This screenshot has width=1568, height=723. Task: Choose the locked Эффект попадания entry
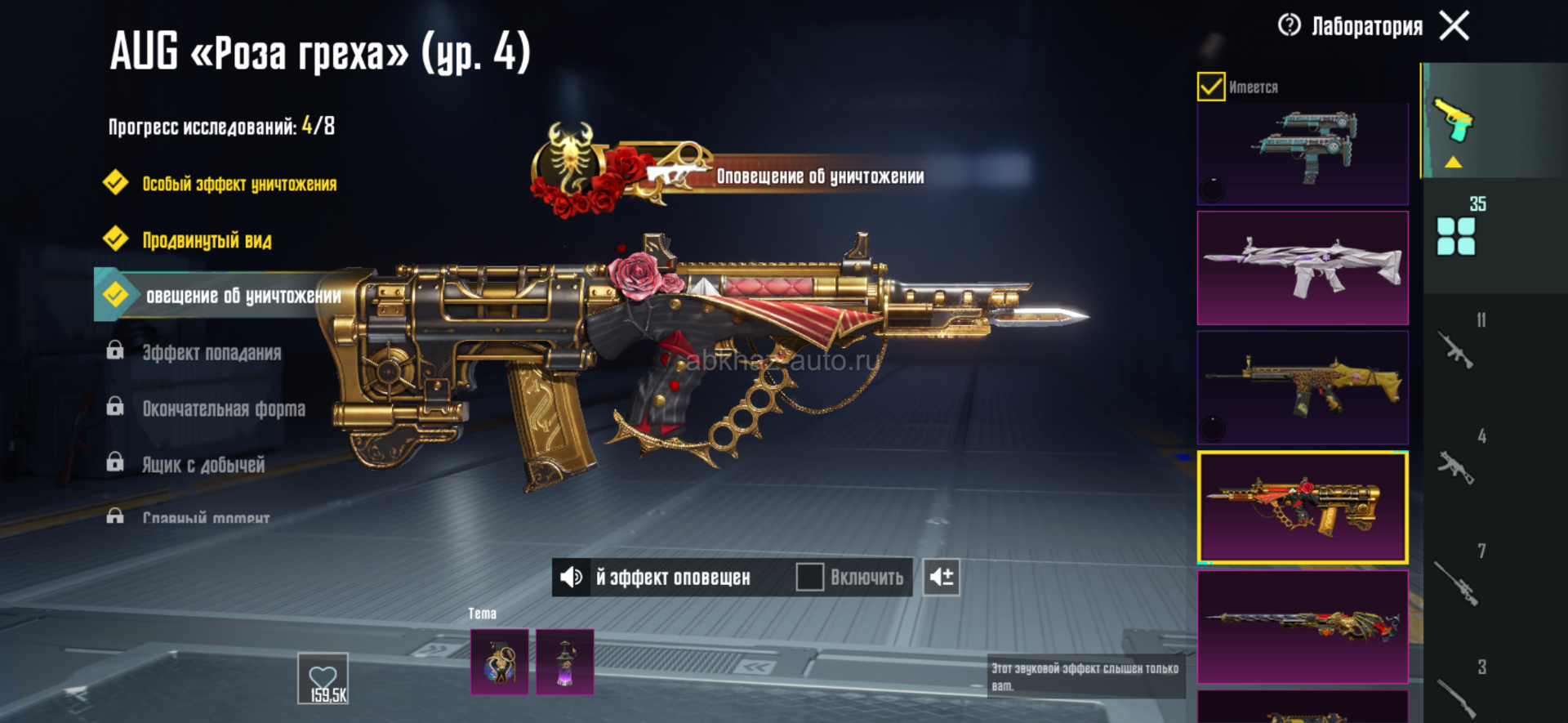point(211,353)
